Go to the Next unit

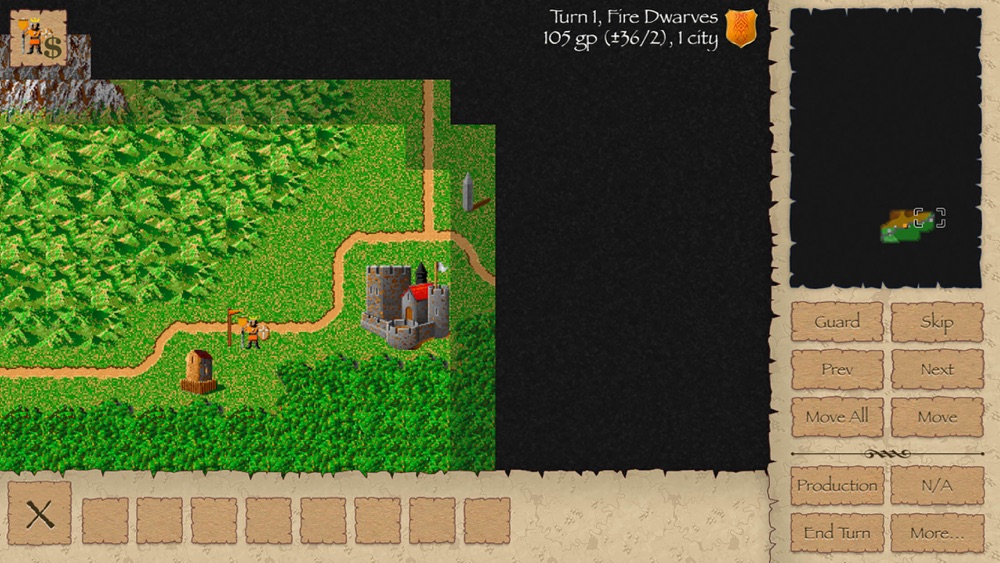[x=937, y=369]
